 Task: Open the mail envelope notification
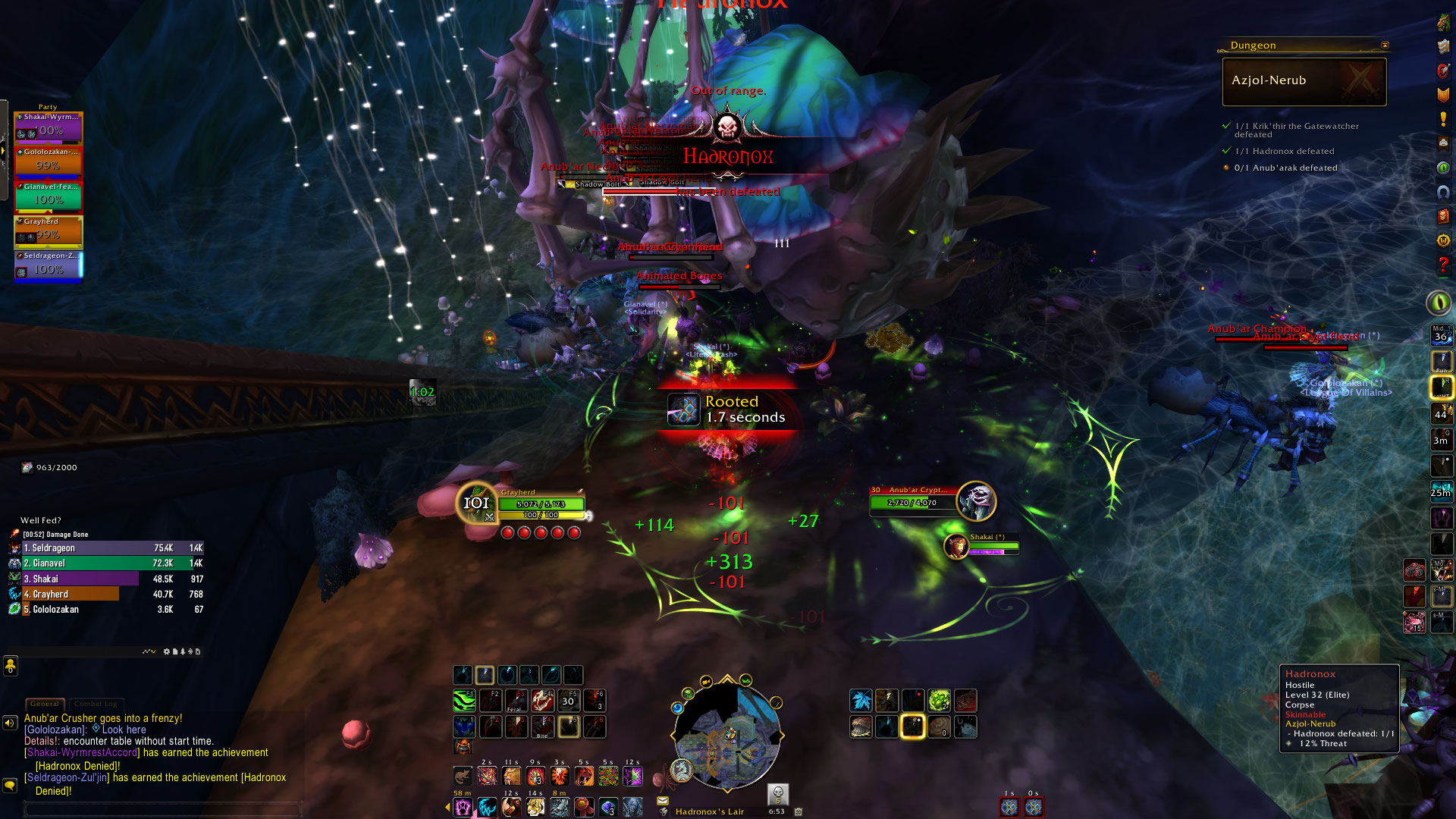tap(663, 800)
